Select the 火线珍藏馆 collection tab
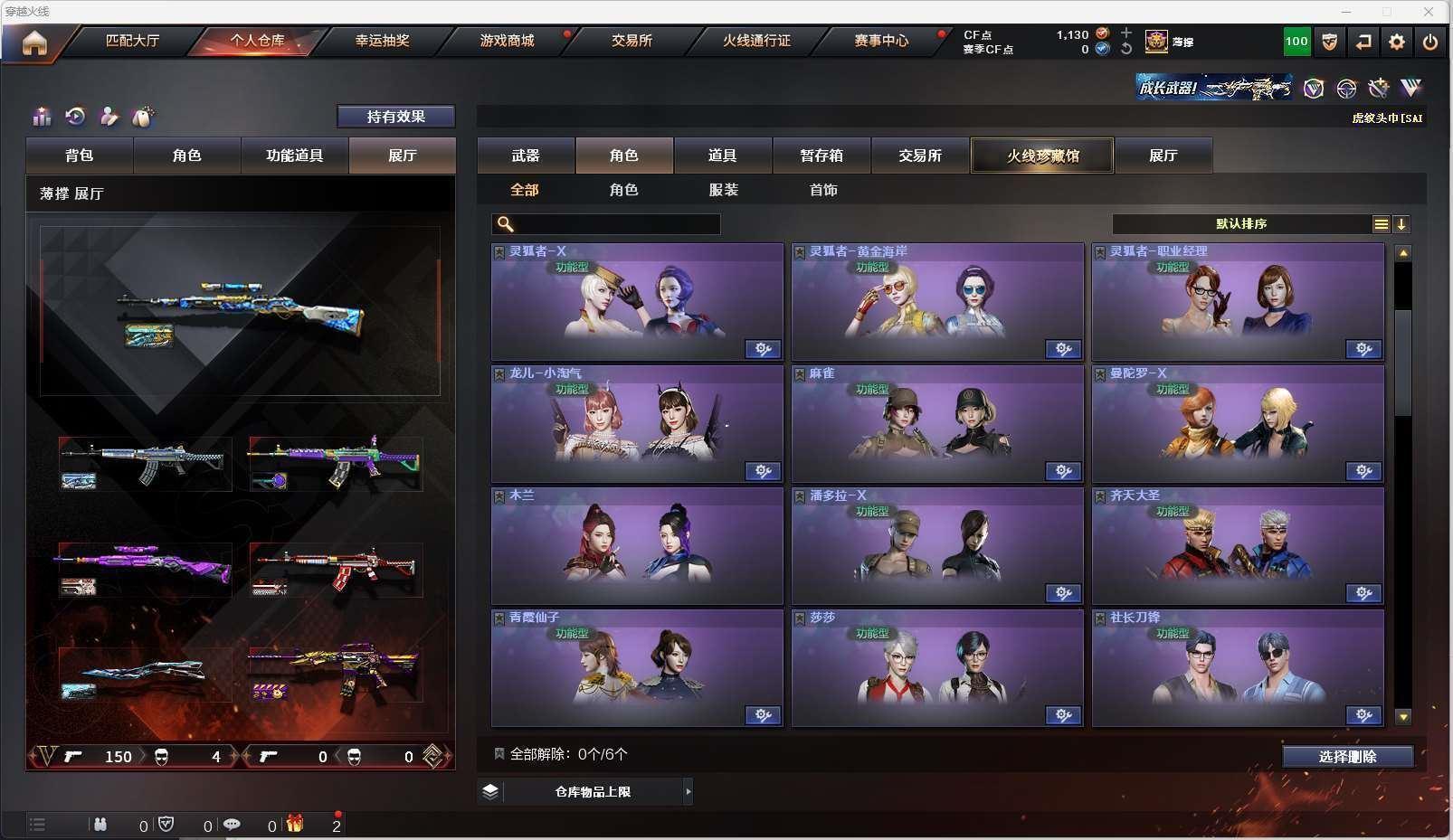The width and height of the screenshot is (1453, 840). coord(1042,156)
